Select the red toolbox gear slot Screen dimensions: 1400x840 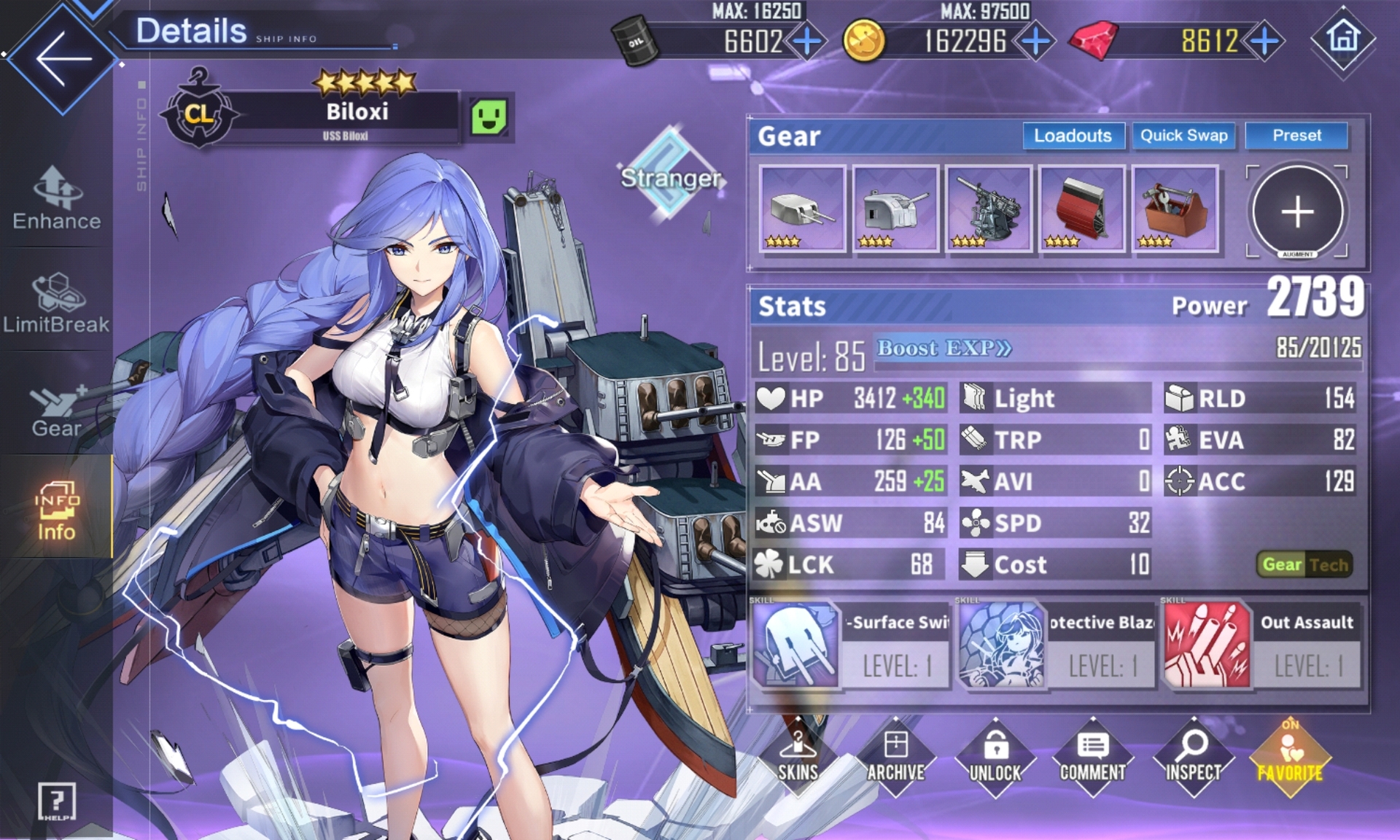click(x=1175, y=209)
